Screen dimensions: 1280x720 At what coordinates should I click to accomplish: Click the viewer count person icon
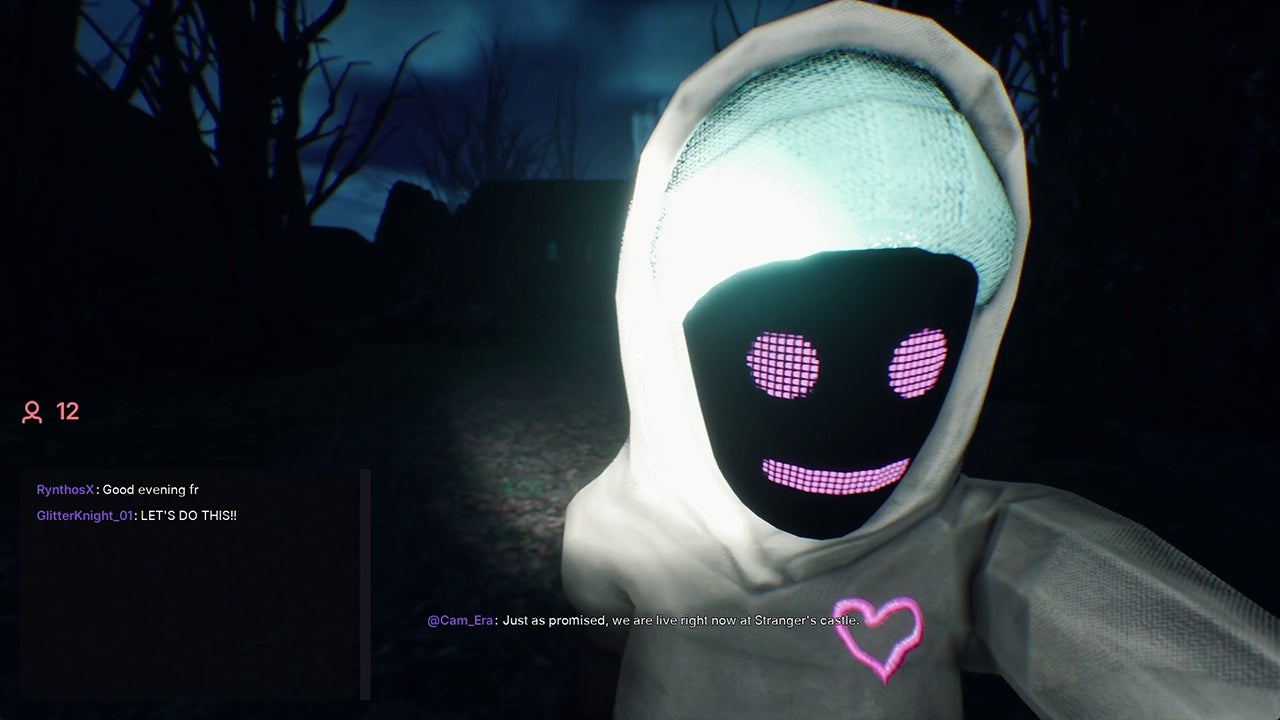coord(31,410)
